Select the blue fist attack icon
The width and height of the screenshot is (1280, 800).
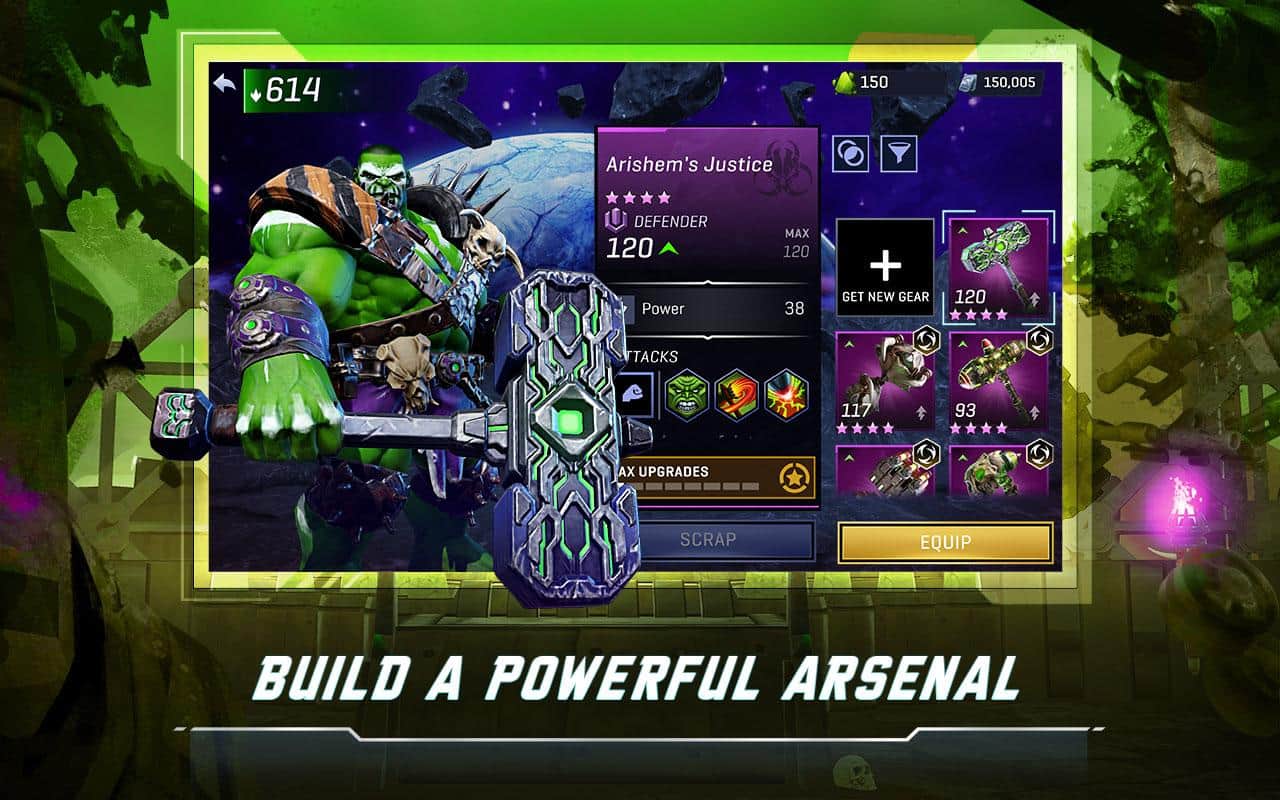[634, 394]
